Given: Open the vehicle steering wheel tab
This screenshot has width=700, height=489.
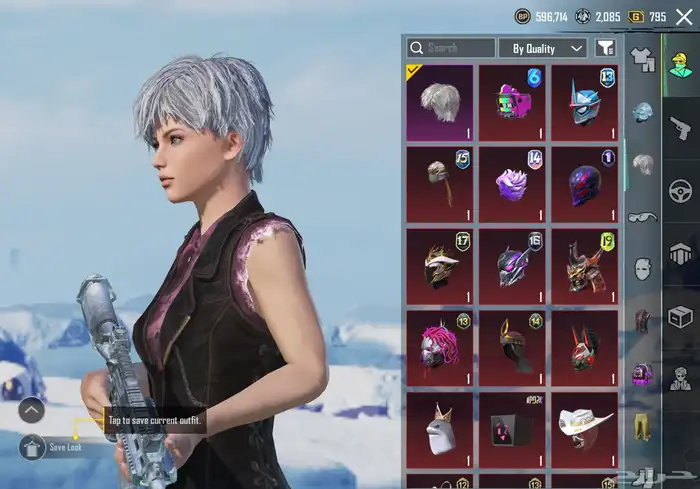Looking at the screenshot, I should pyautogui.click(x=681, y=190).
